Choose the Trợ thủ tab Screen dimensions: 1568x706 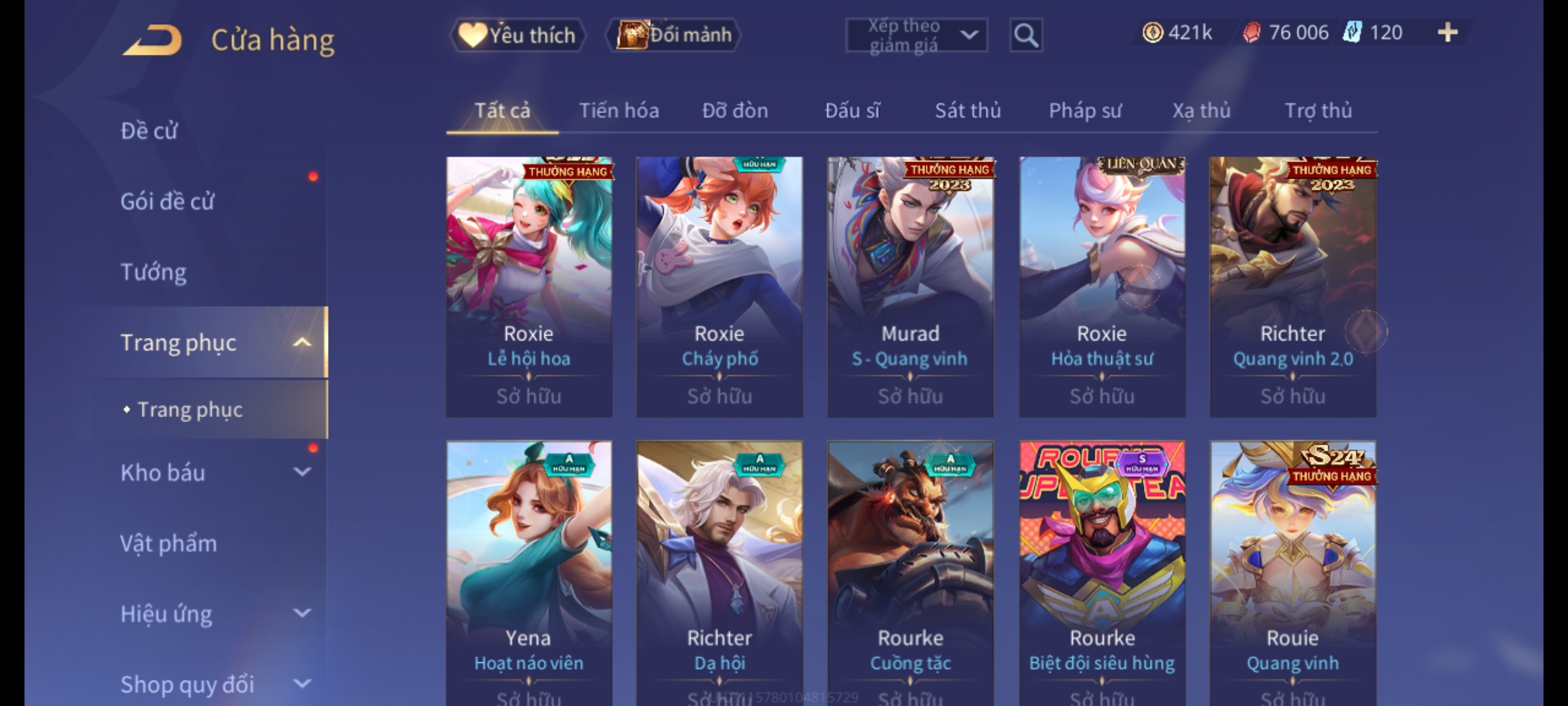pos(1318,110)
